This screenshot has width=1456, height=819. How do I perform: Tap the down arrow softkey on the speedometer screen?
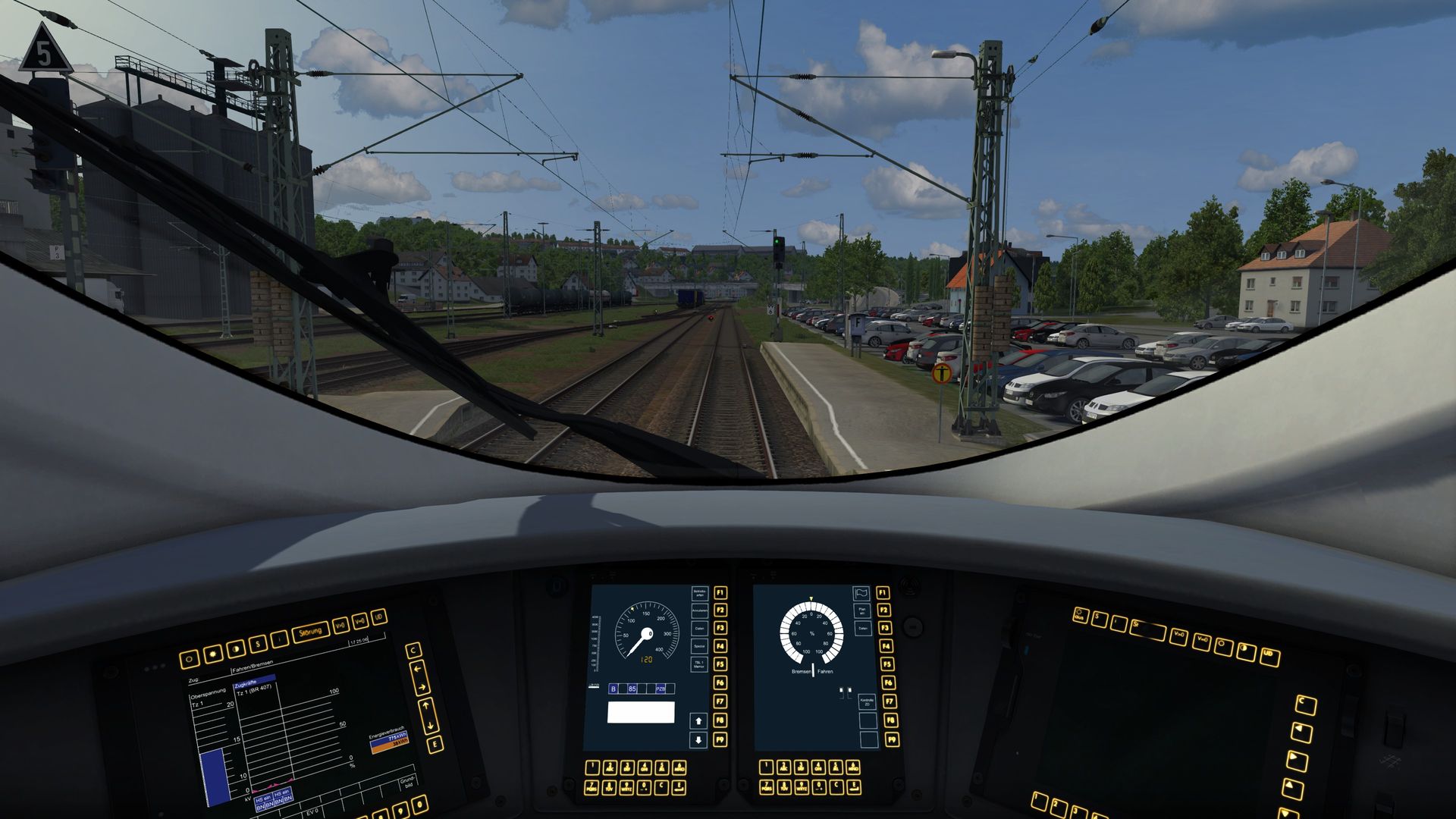coord(698,739)
